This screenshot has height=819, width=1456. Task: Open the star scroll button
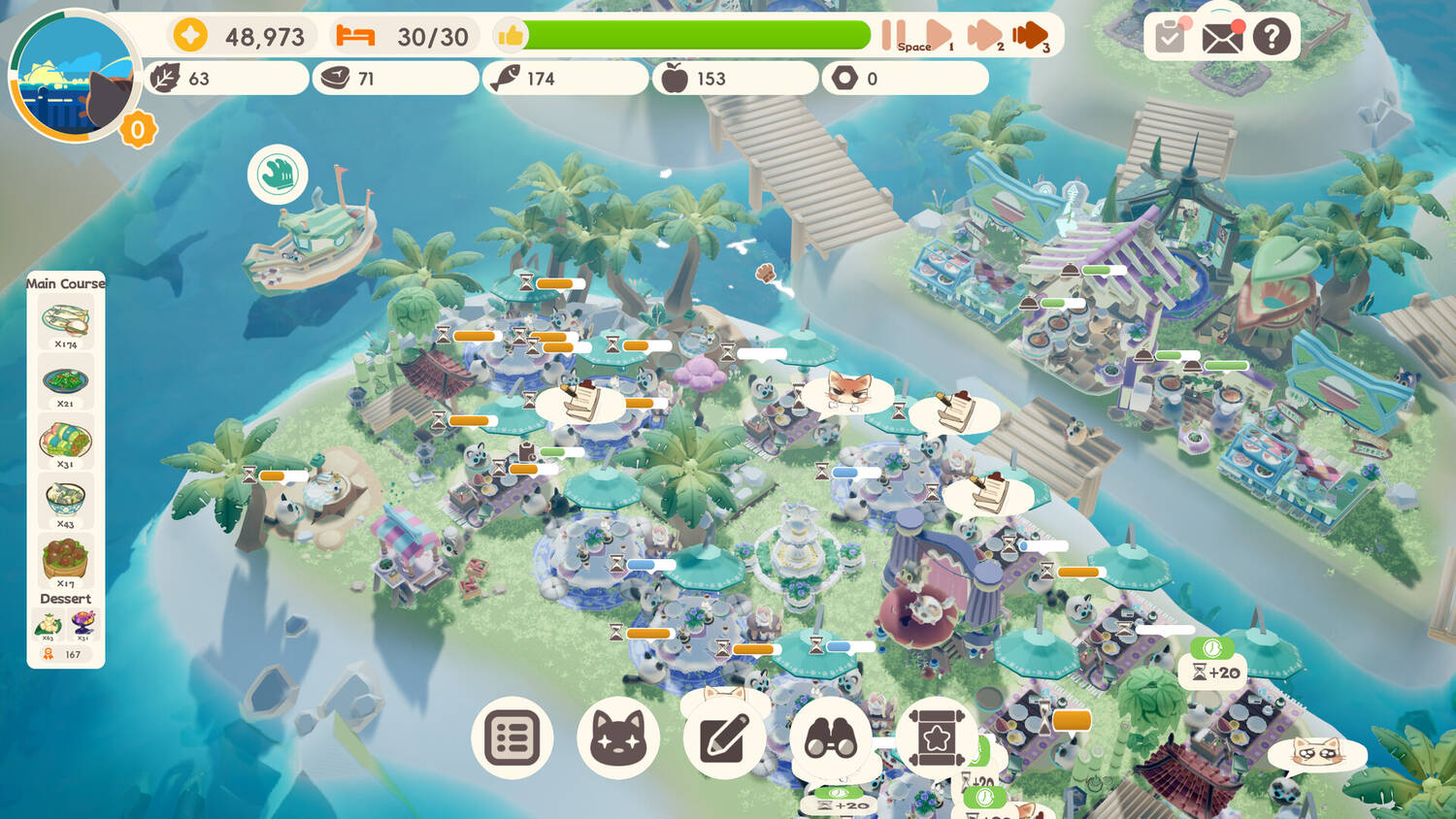(936, 738)
